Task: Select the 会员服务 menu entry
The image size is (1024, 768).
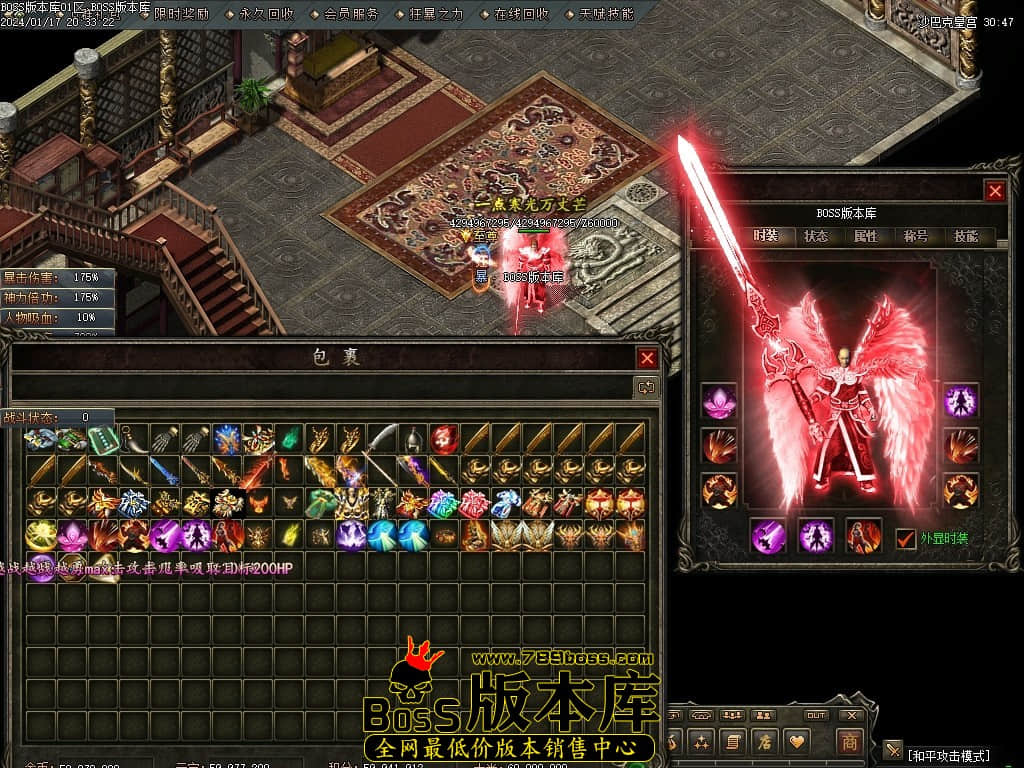Action: click(351, 14)
